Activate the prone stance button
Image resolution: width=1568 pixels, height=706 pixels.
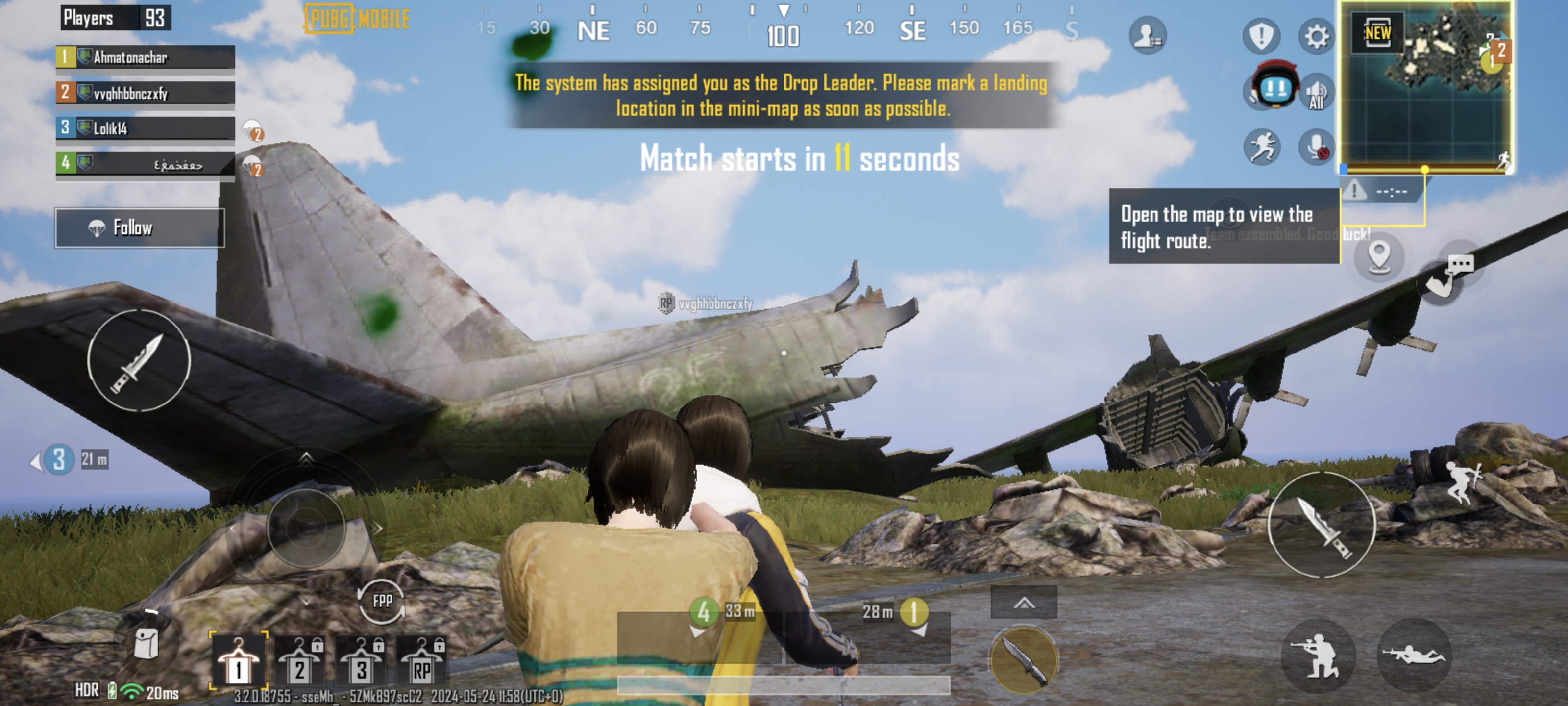1413,656
